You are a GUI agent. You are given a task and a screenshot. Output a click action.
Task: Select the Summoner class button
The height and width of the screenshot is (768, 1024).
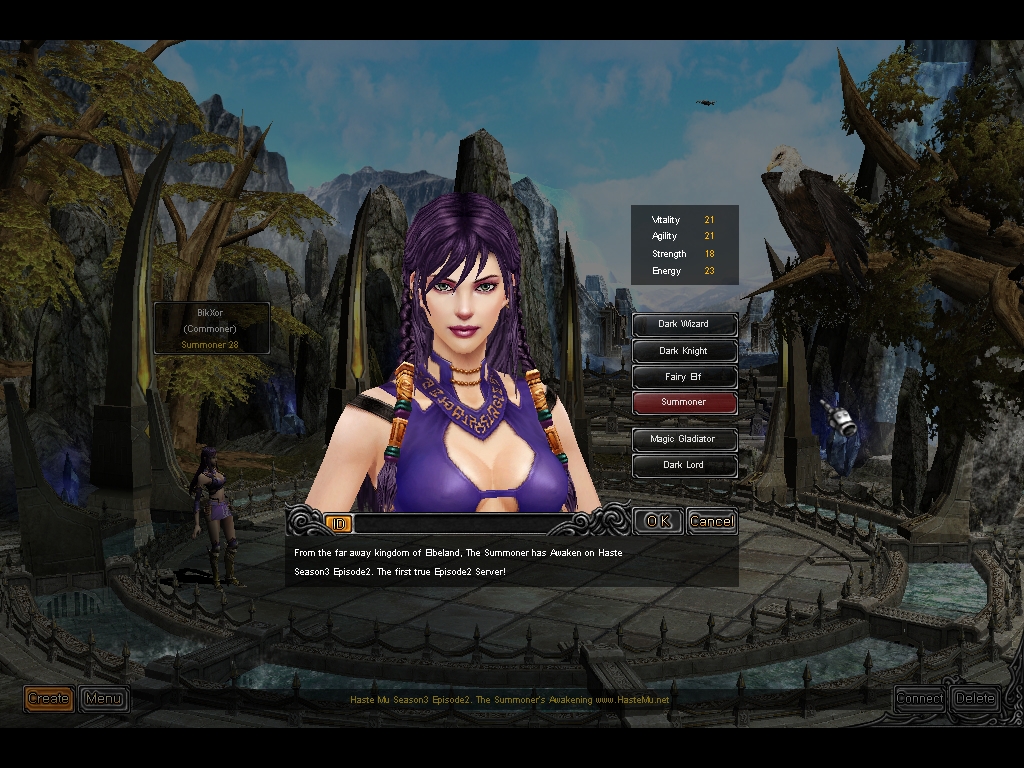(684, 402)
